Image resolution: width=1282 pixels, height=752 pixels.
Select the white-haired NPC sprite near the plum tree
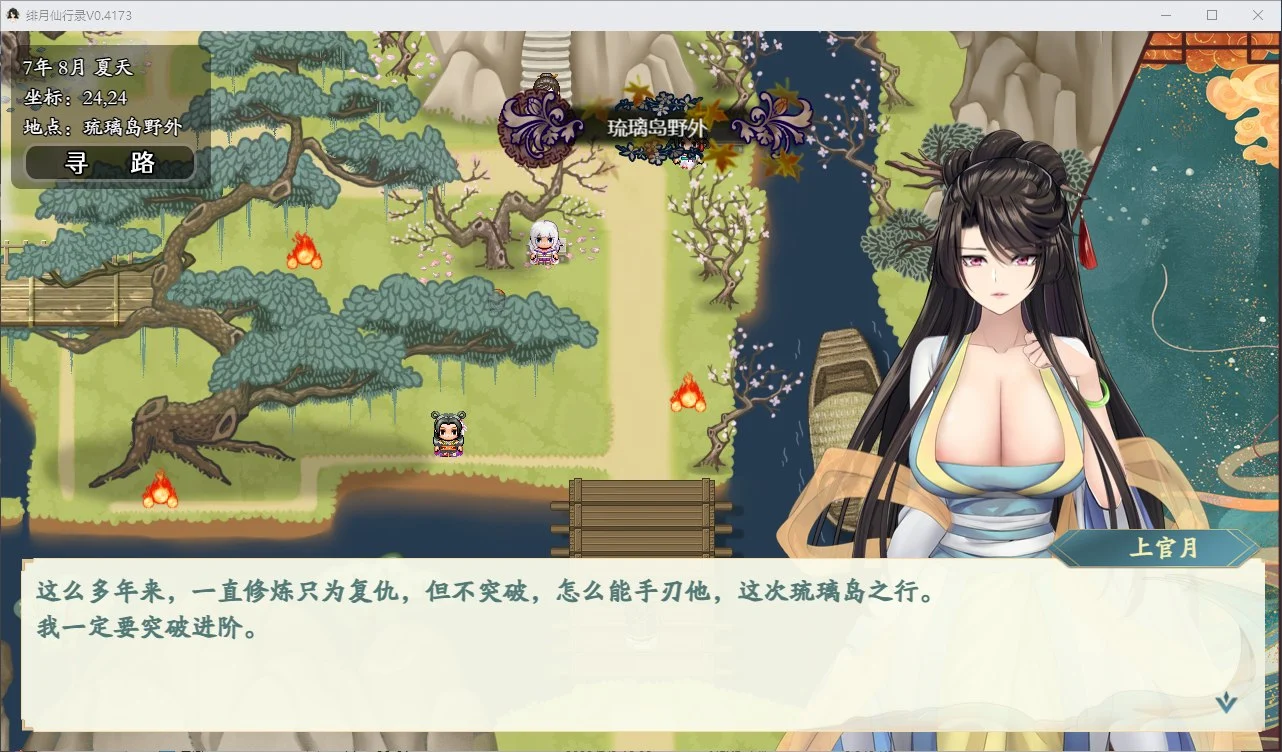[544, 243]
